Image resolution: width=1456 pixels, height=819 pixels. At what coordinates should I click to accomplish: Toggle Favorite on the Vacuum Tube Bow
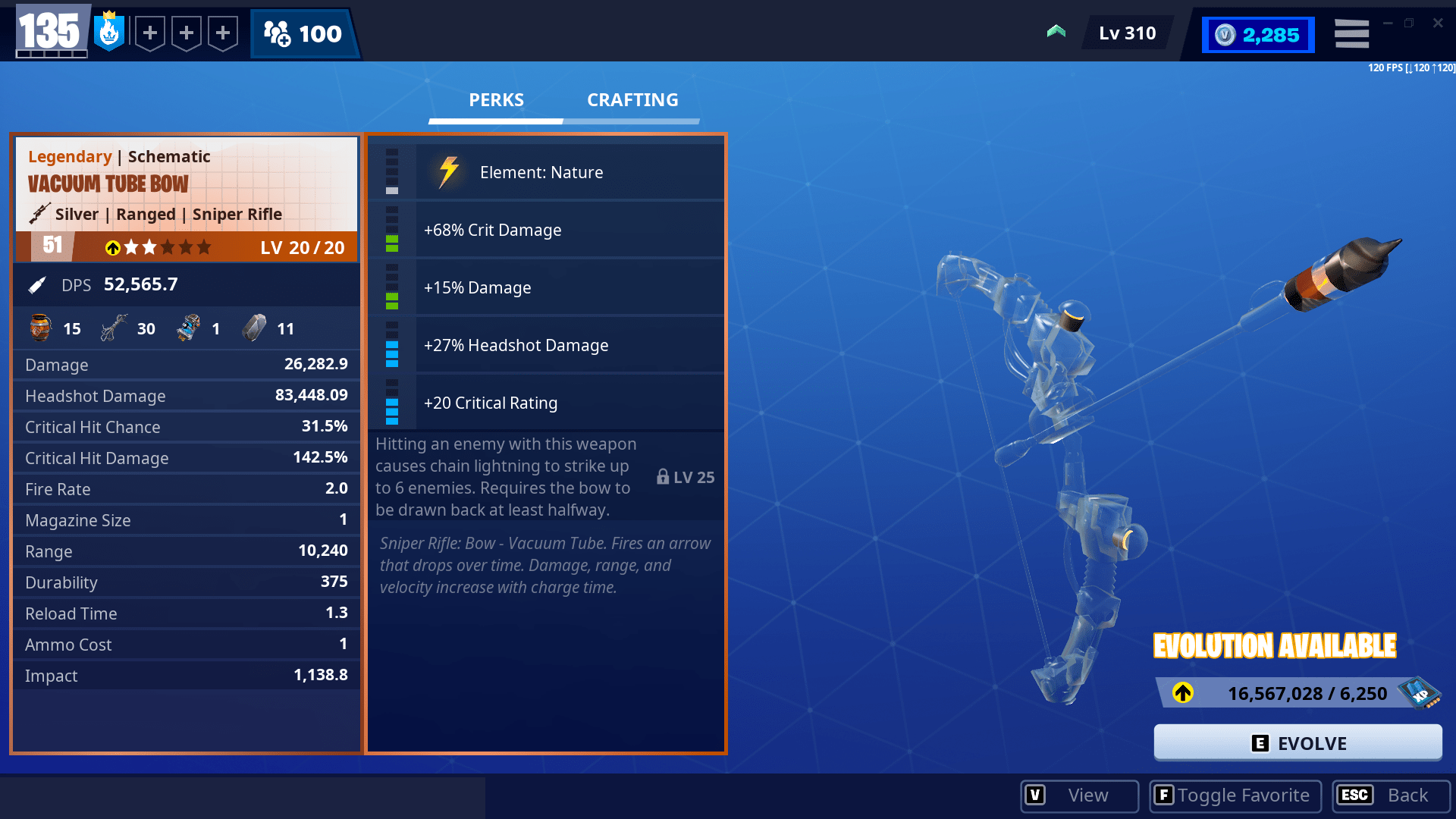[x=1235, y=795]
